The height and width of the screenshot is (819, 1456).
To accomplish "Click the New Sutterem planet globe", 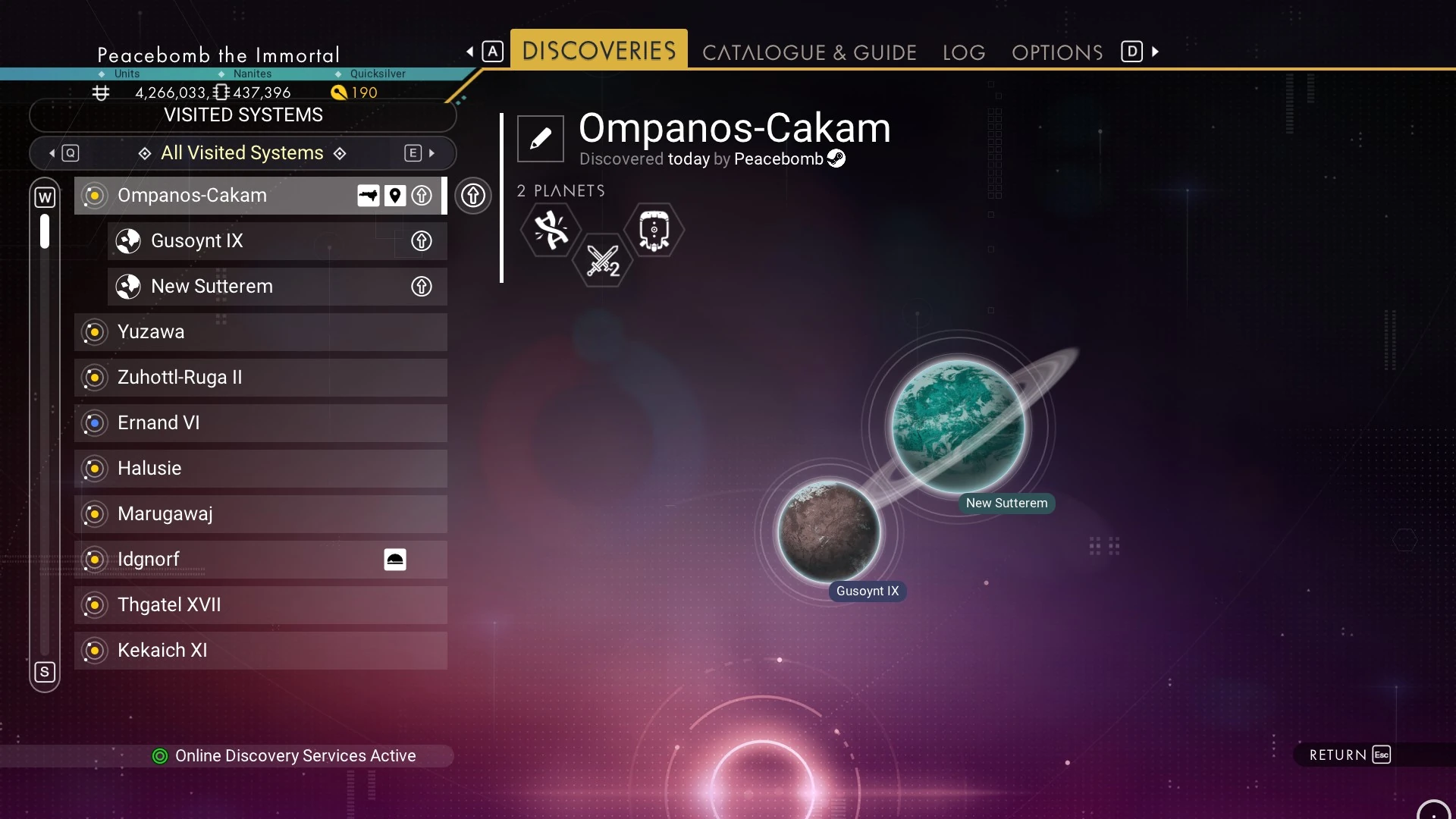I will pos(959,426).
